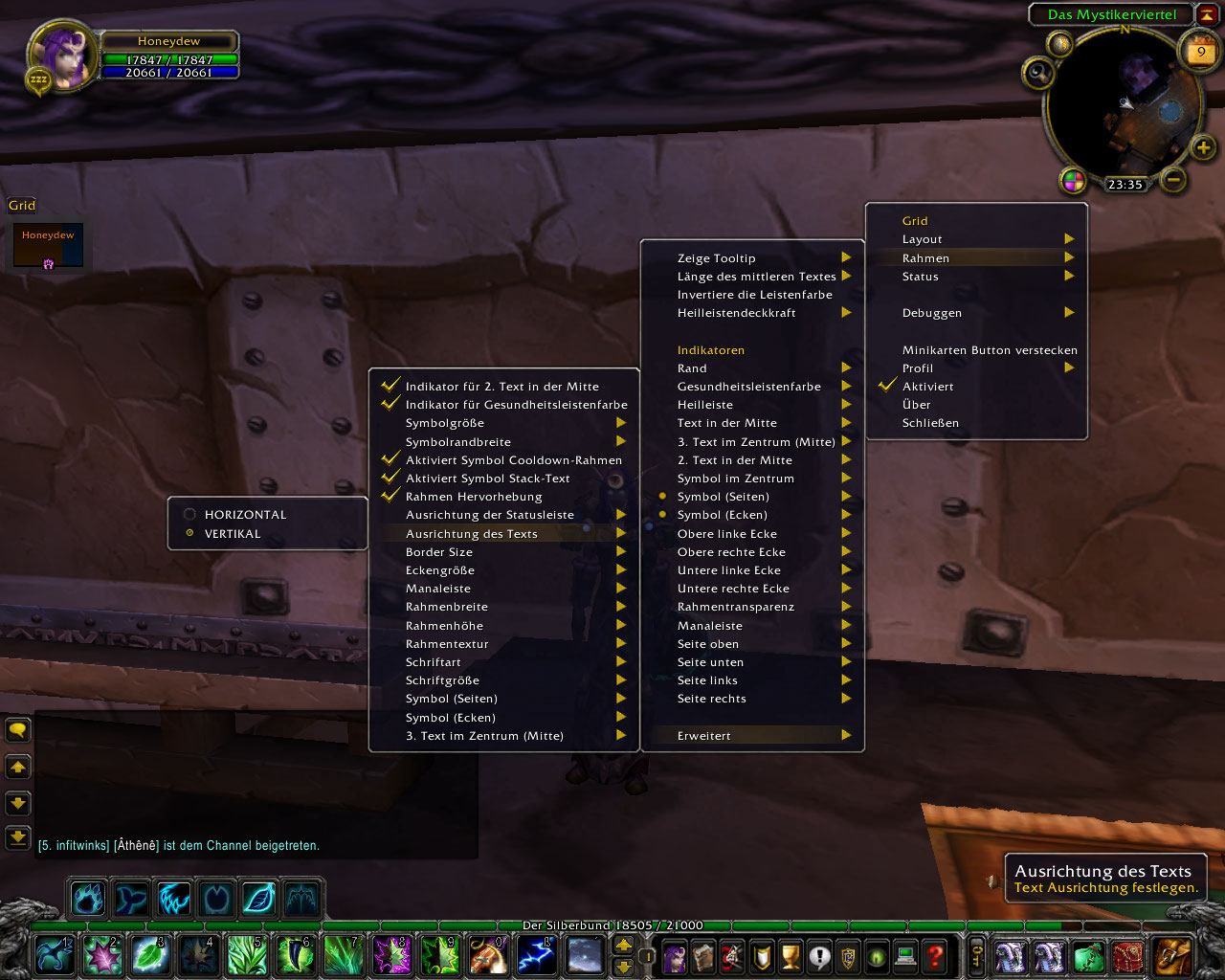Zoom out the minimap with minus button

1174,179
